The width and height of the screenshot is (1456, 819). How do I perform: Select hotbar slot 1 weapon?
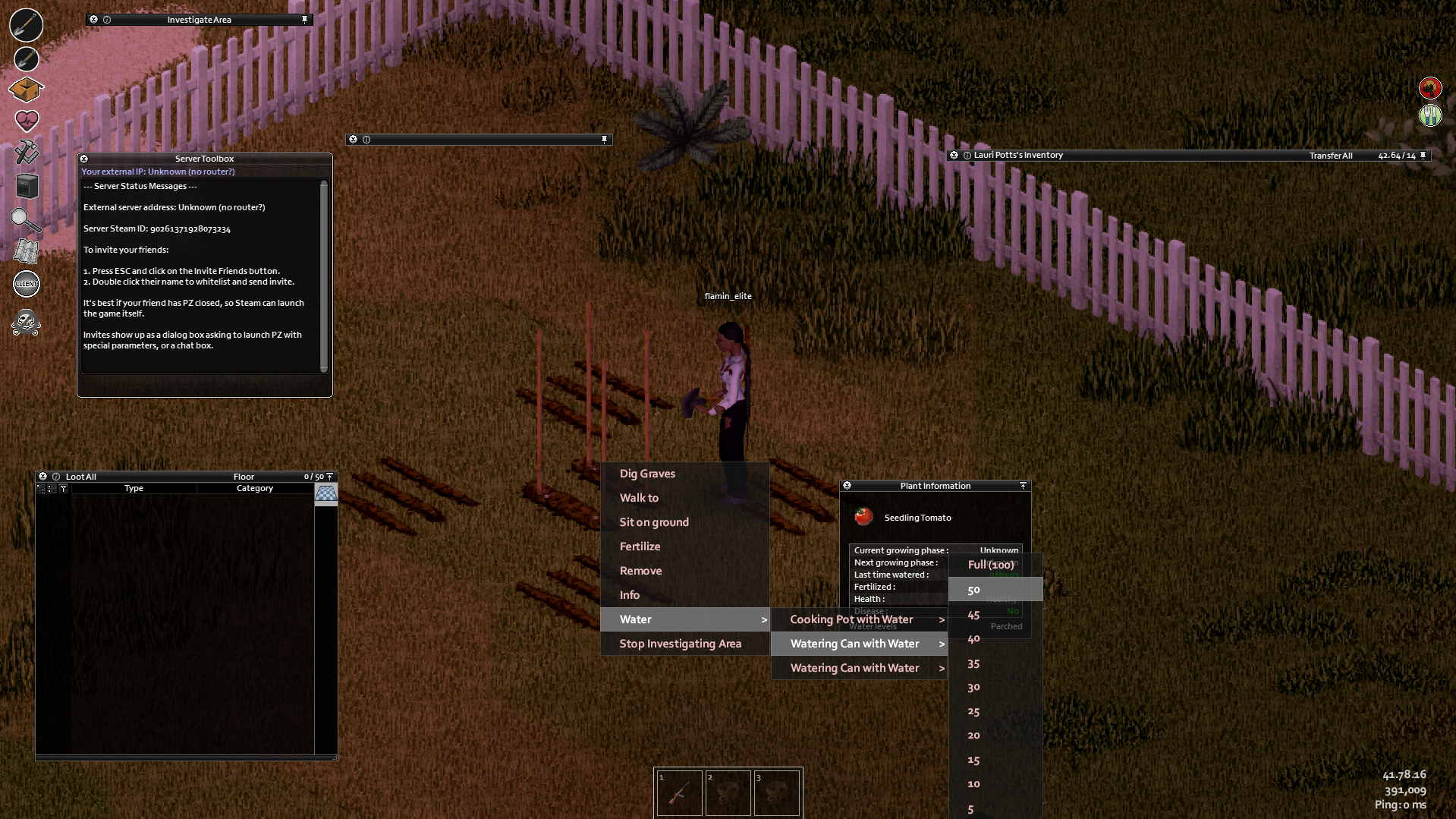click(679, 793)
